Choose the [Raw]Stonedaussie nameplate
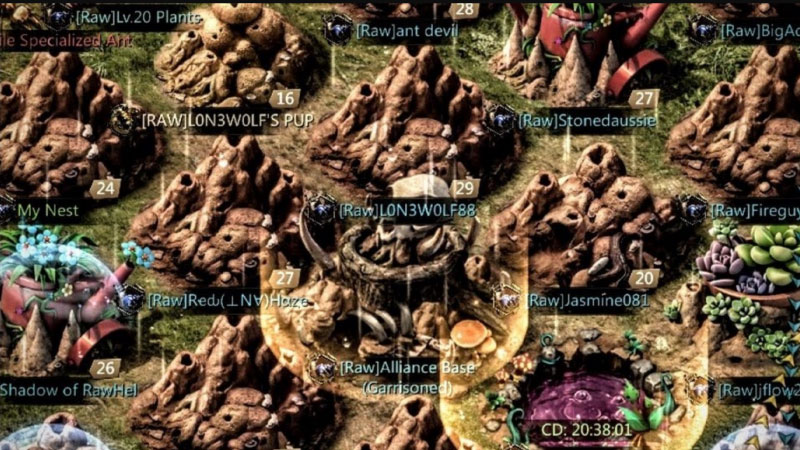The height and width of the screenshot is (450, 800). click(587, 121)
